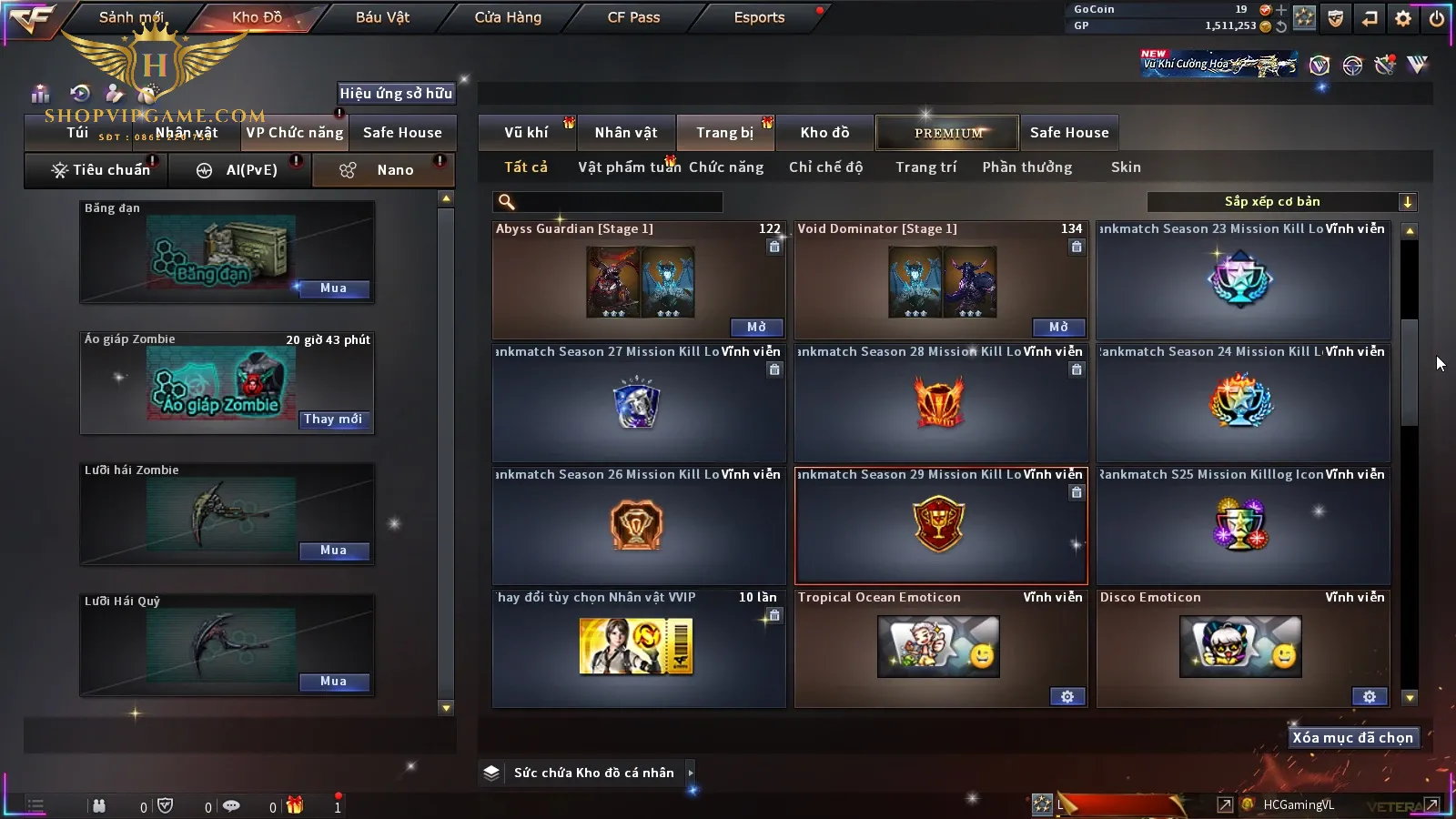Switch to the Esports section
1456x819 pixels.
point(759,17)
